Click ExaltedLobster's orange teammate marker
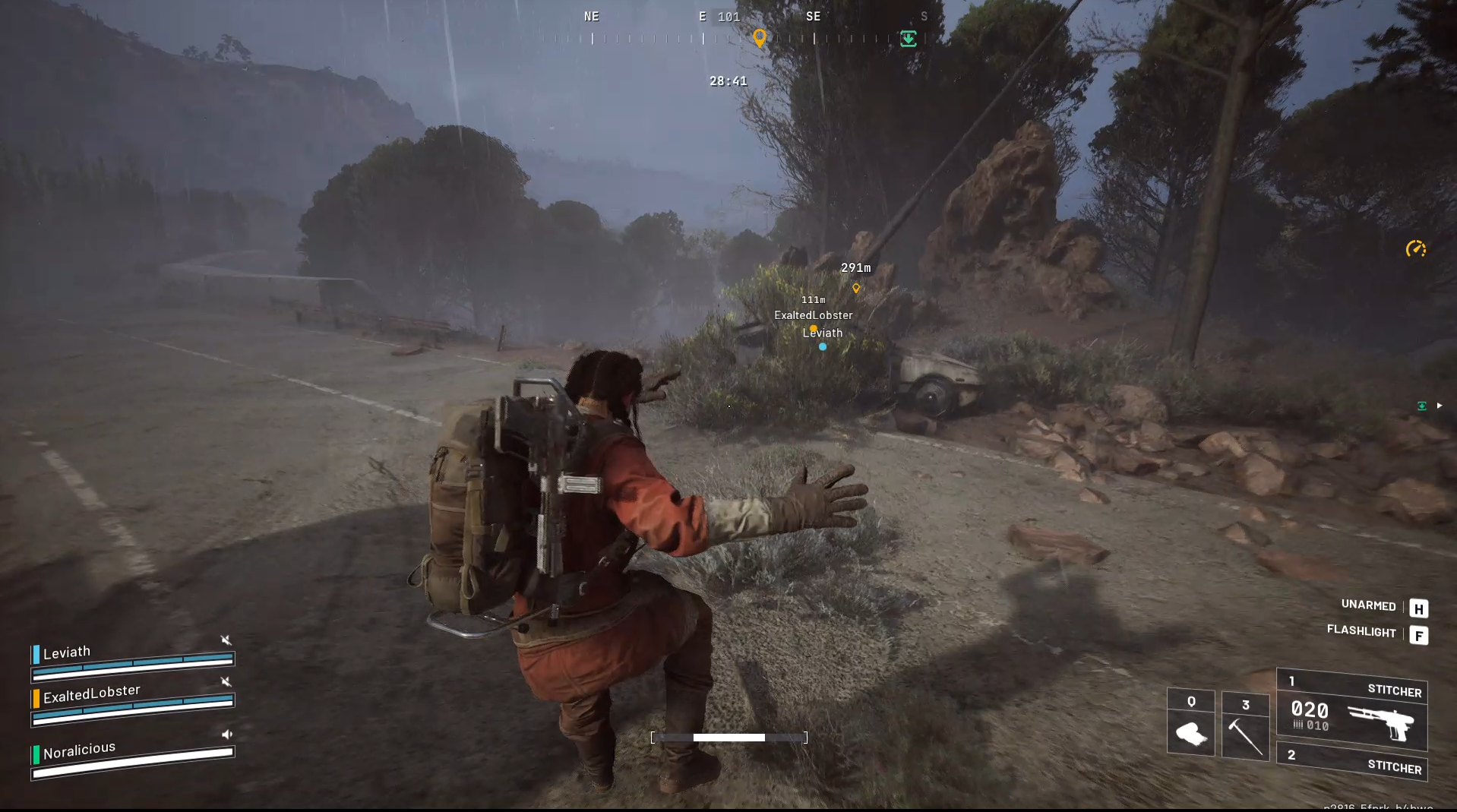Image resolution: width=1457 pixels, height=812 pixels. (x=813, y=327)
